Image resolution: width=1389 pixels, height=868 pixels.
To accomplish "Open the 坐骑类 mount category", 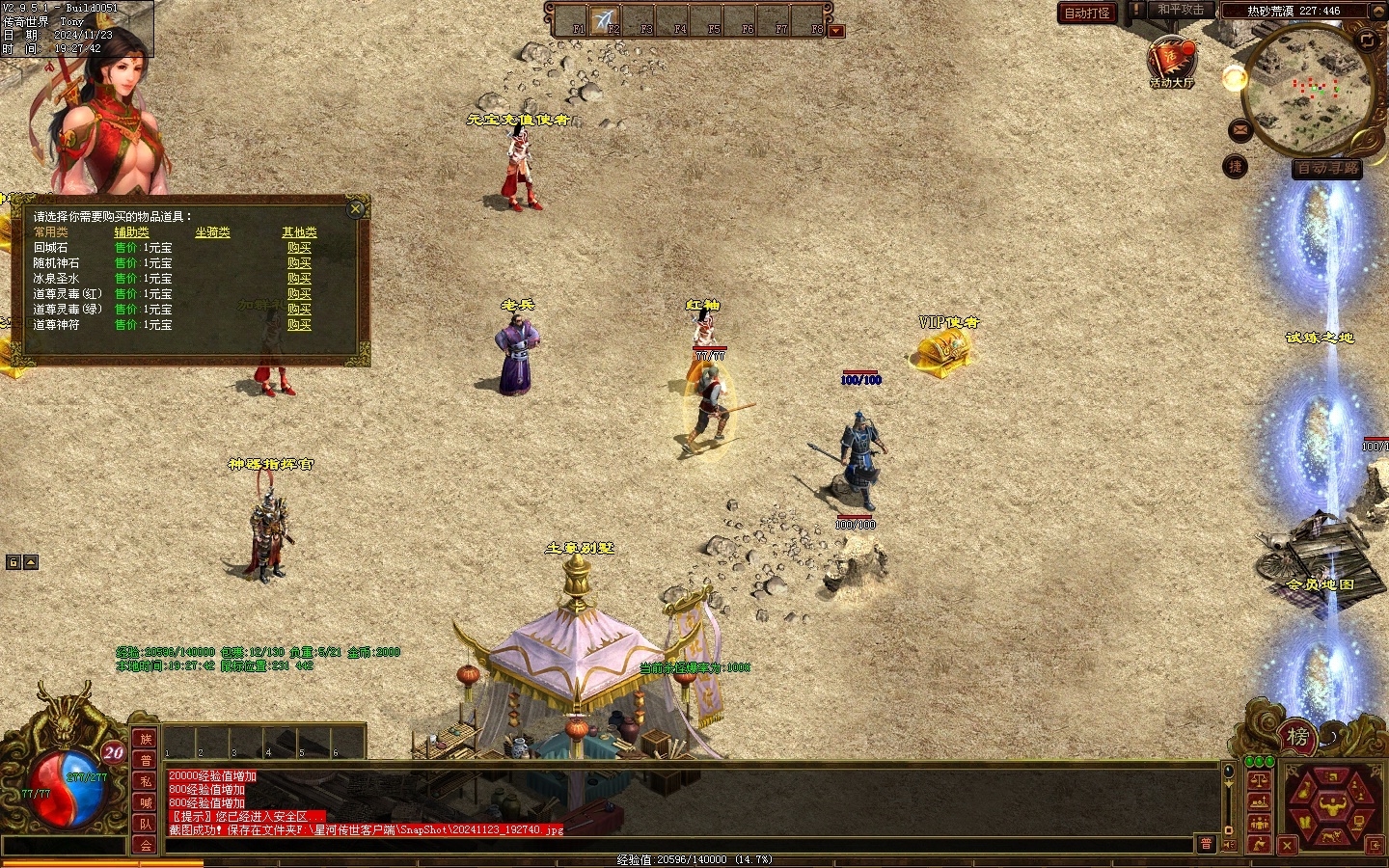I will point(212,232).
